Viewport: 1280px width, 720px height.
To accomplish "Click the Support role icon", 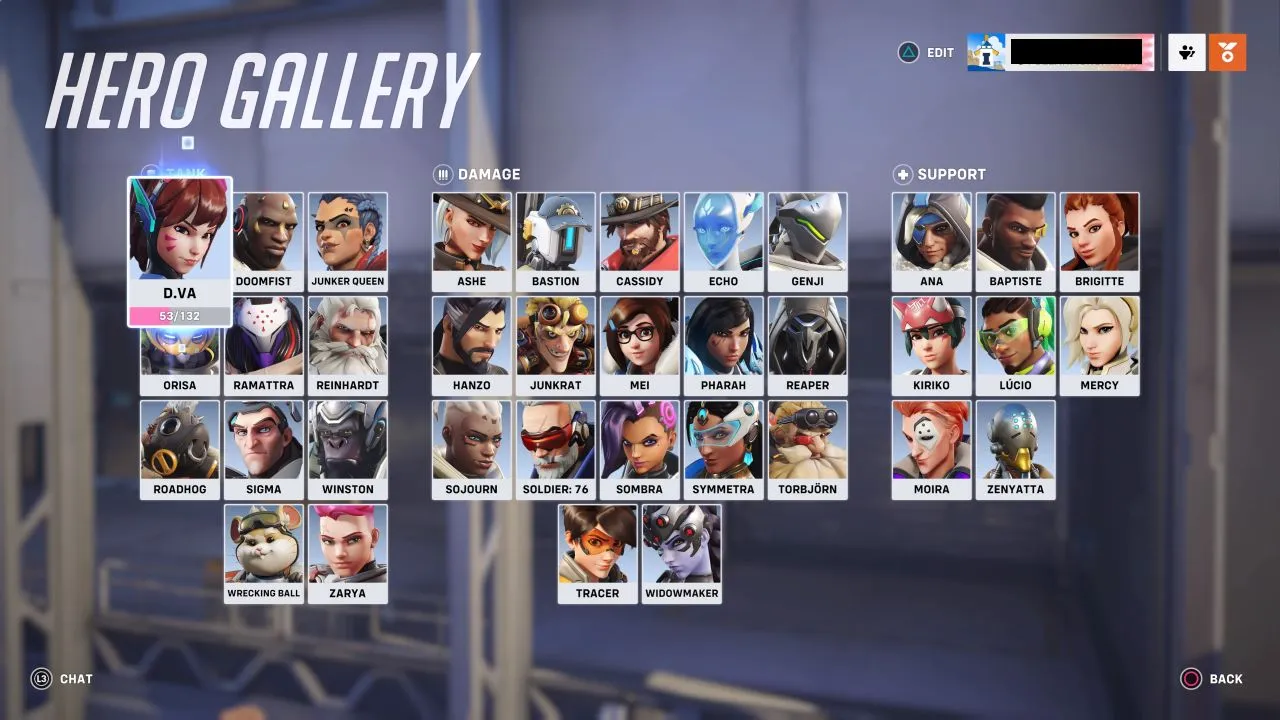I will [903, 173].
